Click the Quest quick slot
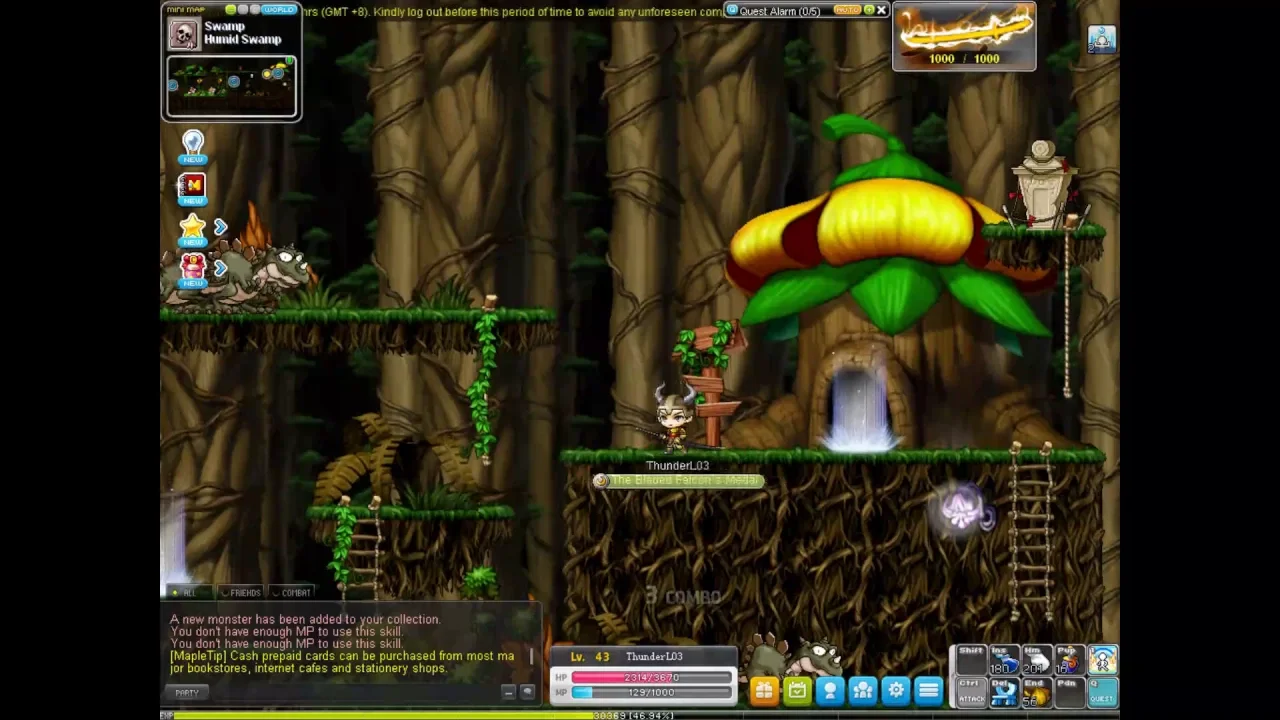The image size is (1280, 720). click(1102, 691)
